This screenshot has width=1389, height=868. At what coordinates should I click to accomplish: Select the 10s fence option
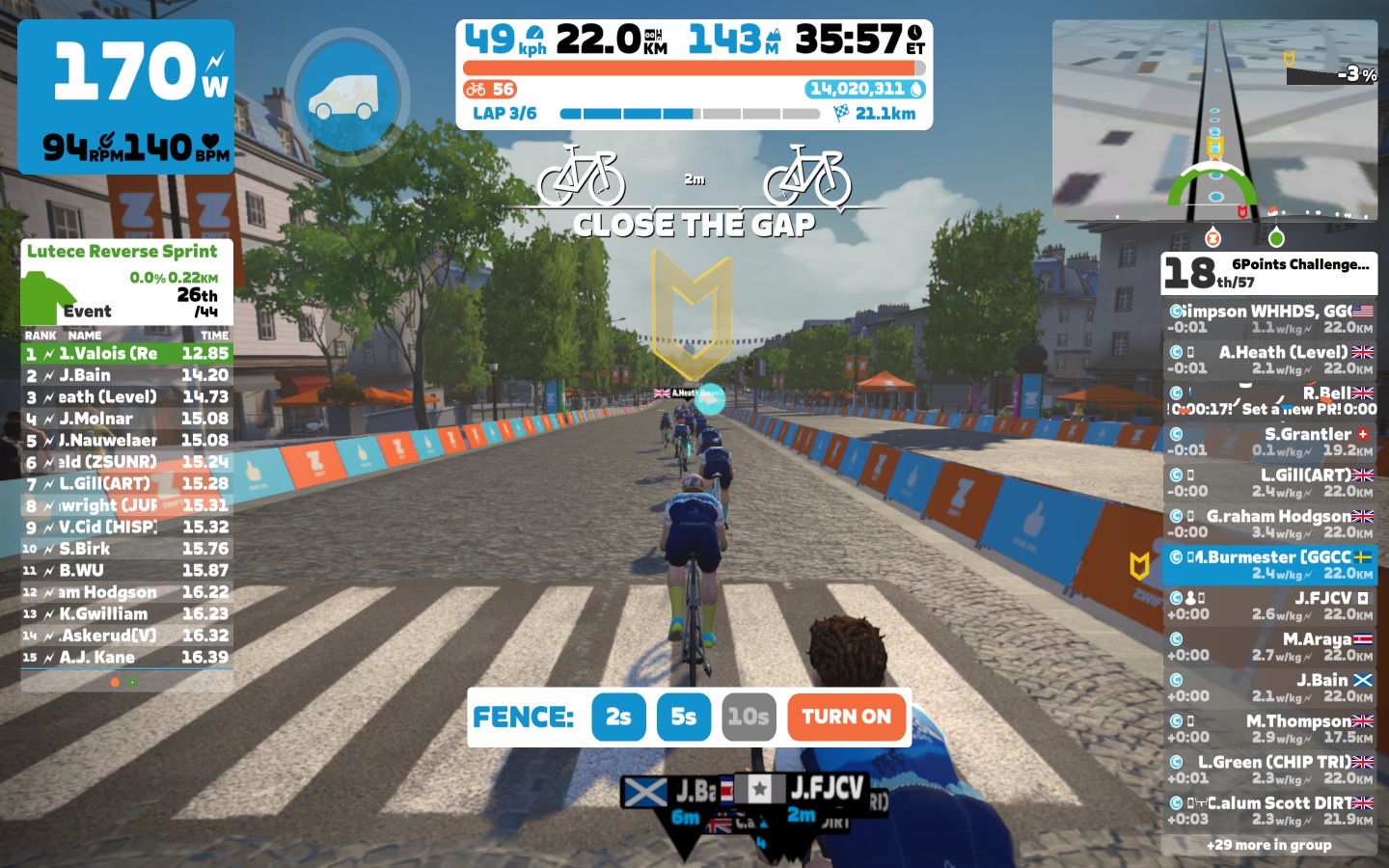748,717
